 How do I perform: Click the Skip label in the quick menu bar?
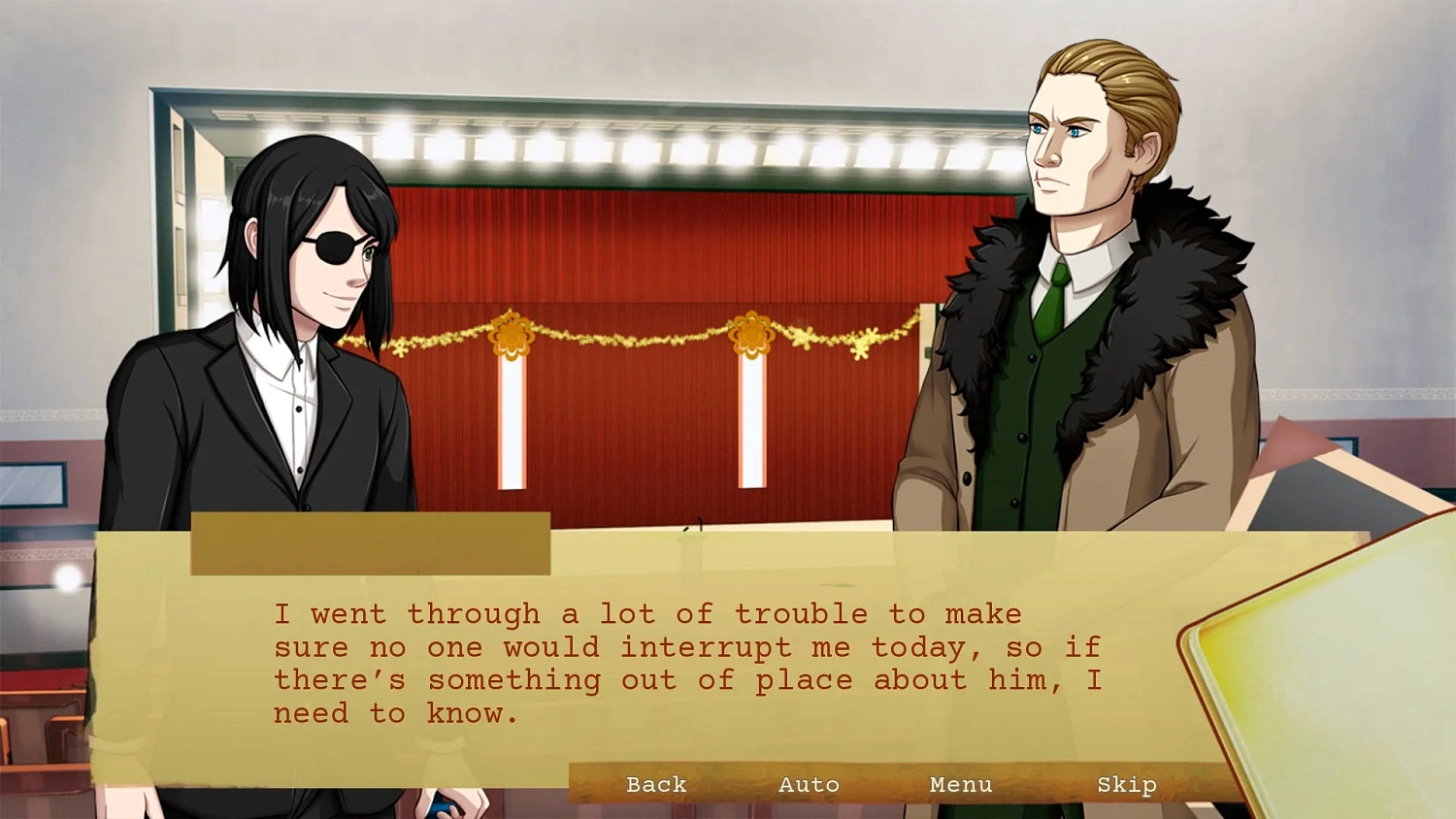coord(1126,784)
